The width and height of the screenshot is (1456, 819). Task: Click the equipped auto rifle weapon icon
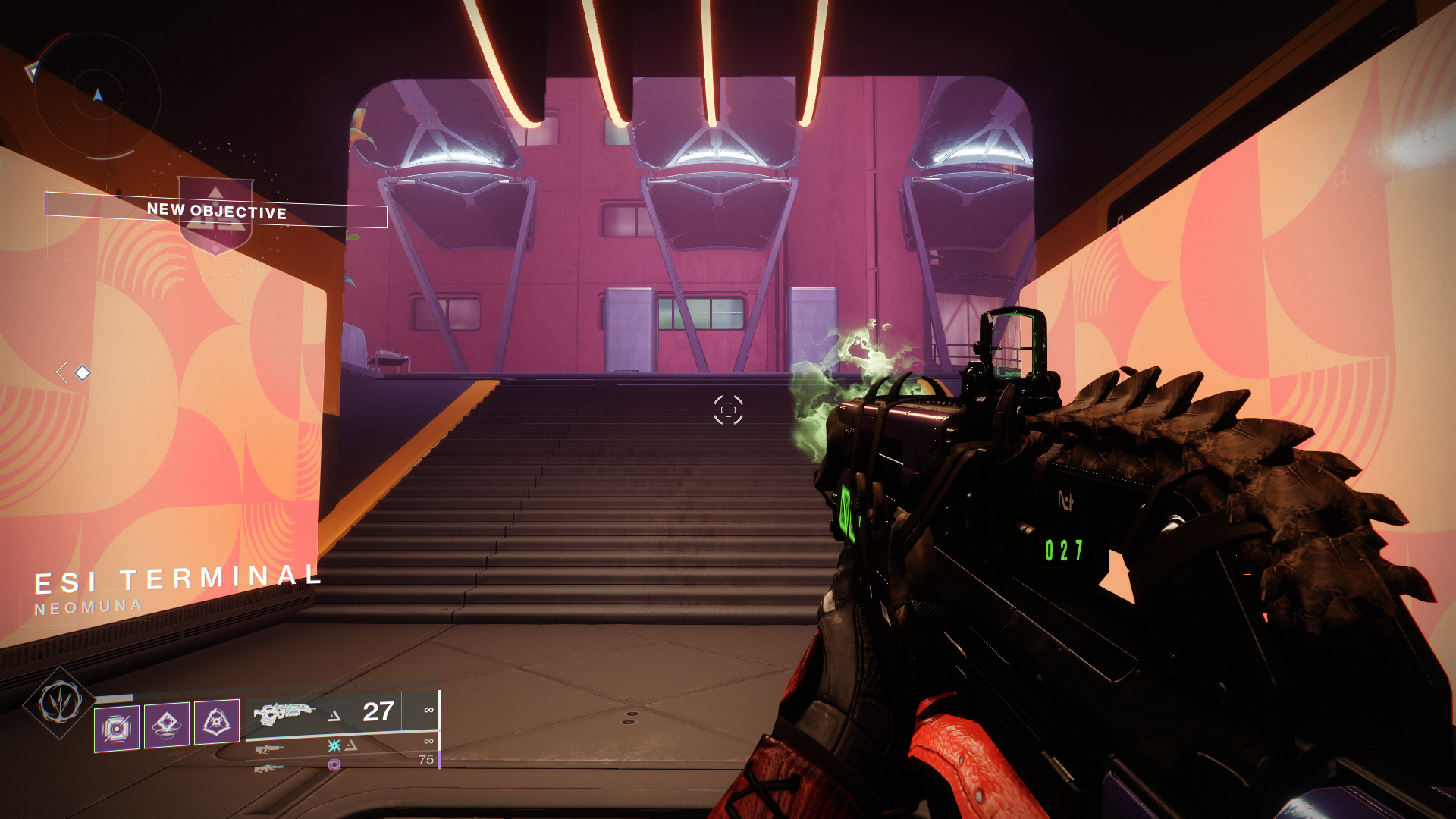pyautogui.click(x=284, y=714)
